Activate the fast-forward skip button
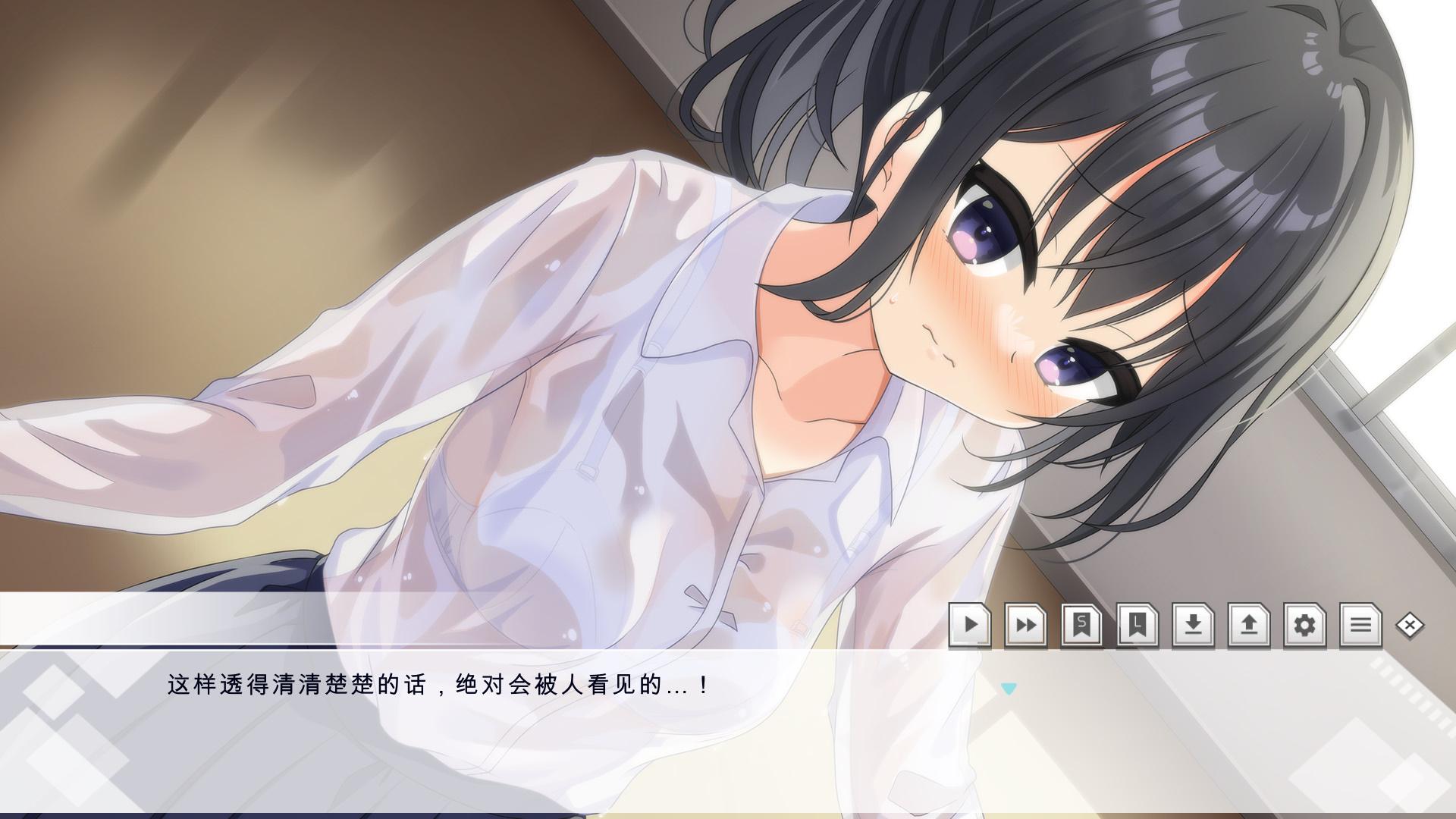This screenshot has width=1456, height=819. coord(1026,626)
